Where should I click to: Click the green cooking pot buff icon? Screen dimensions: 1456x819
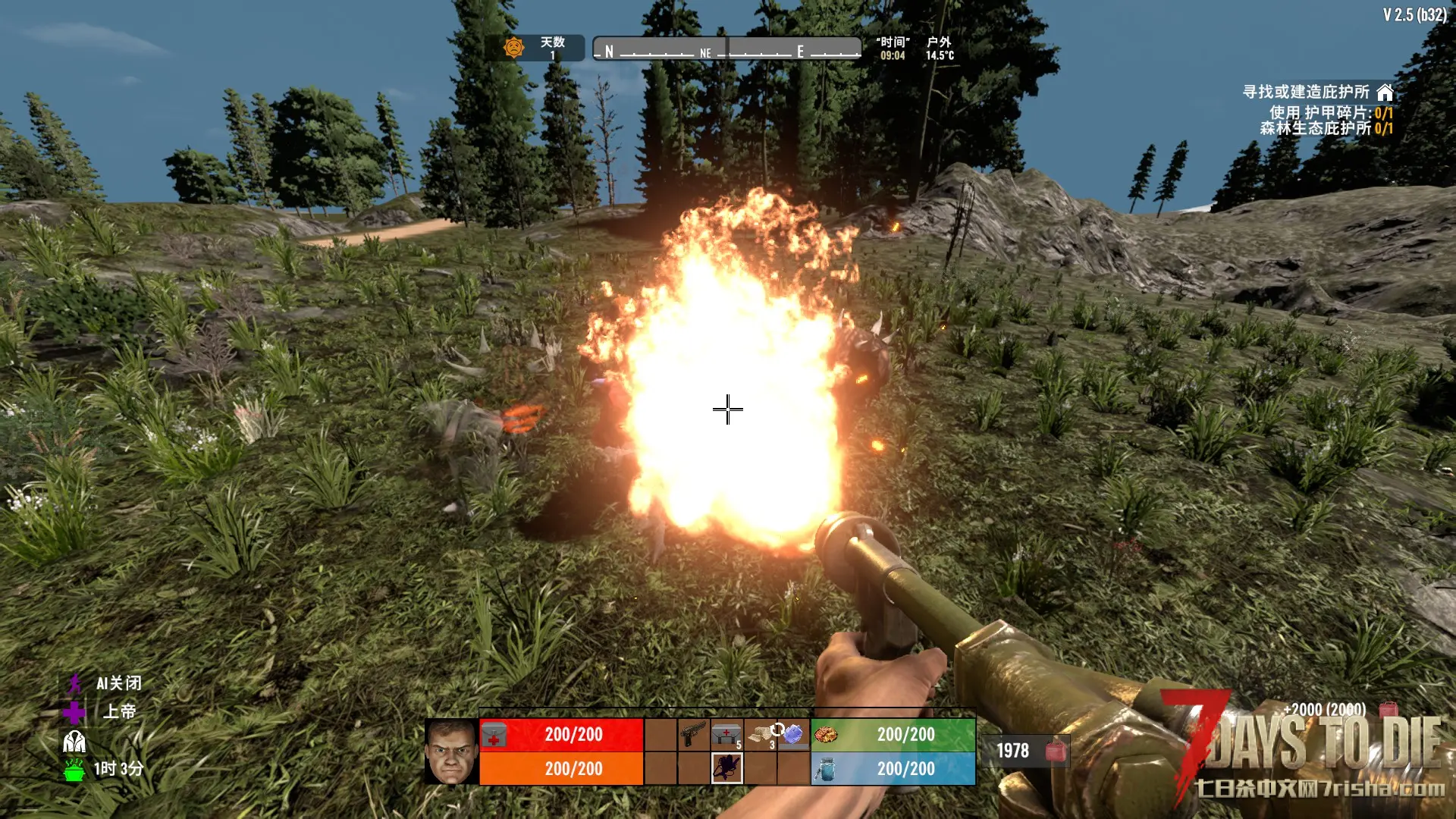(x=74, y=770)
